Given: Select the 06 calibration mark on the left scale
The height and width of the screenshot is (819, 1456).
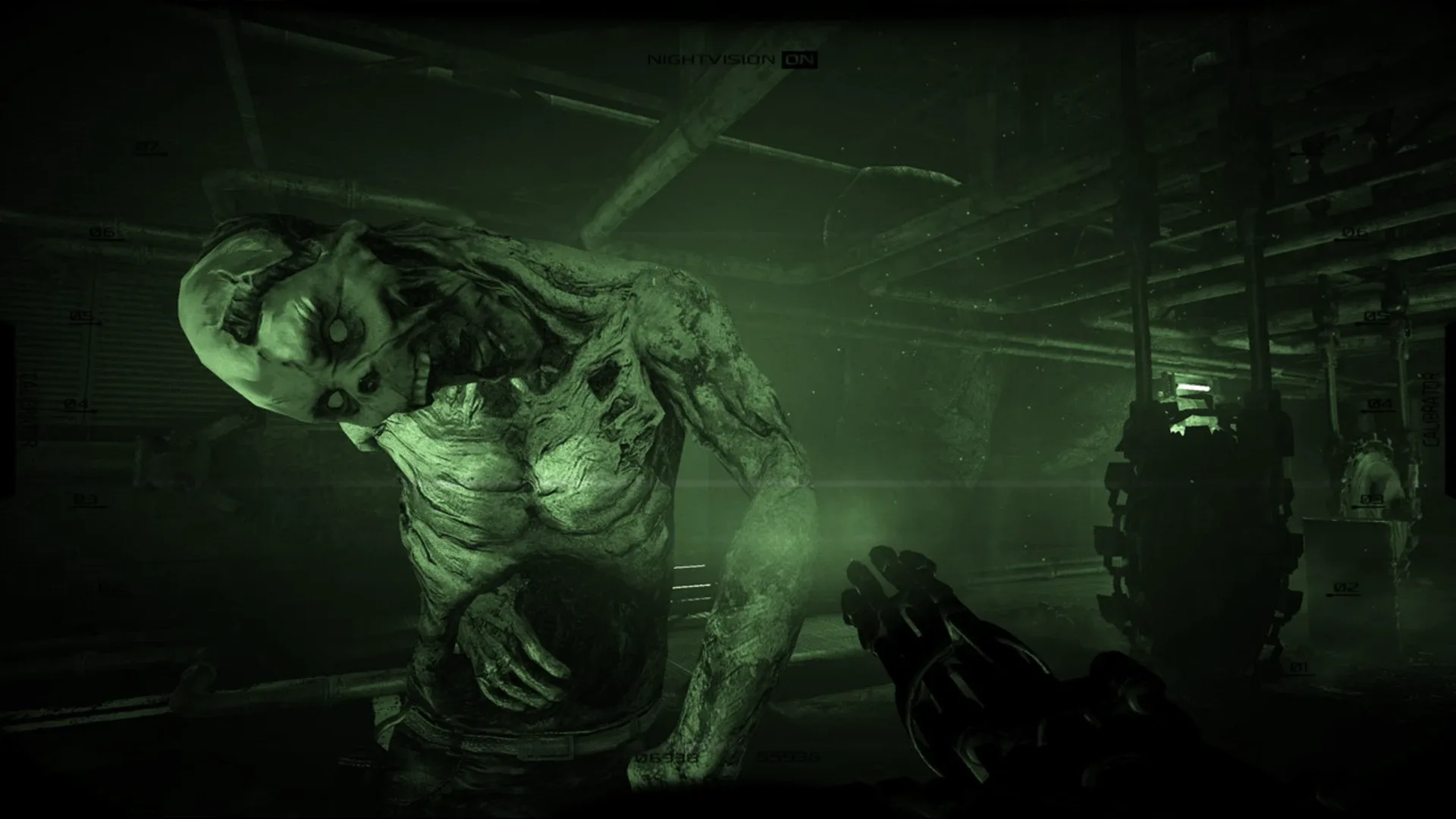Looking at the screenshot, I should [x=101, y=231].
